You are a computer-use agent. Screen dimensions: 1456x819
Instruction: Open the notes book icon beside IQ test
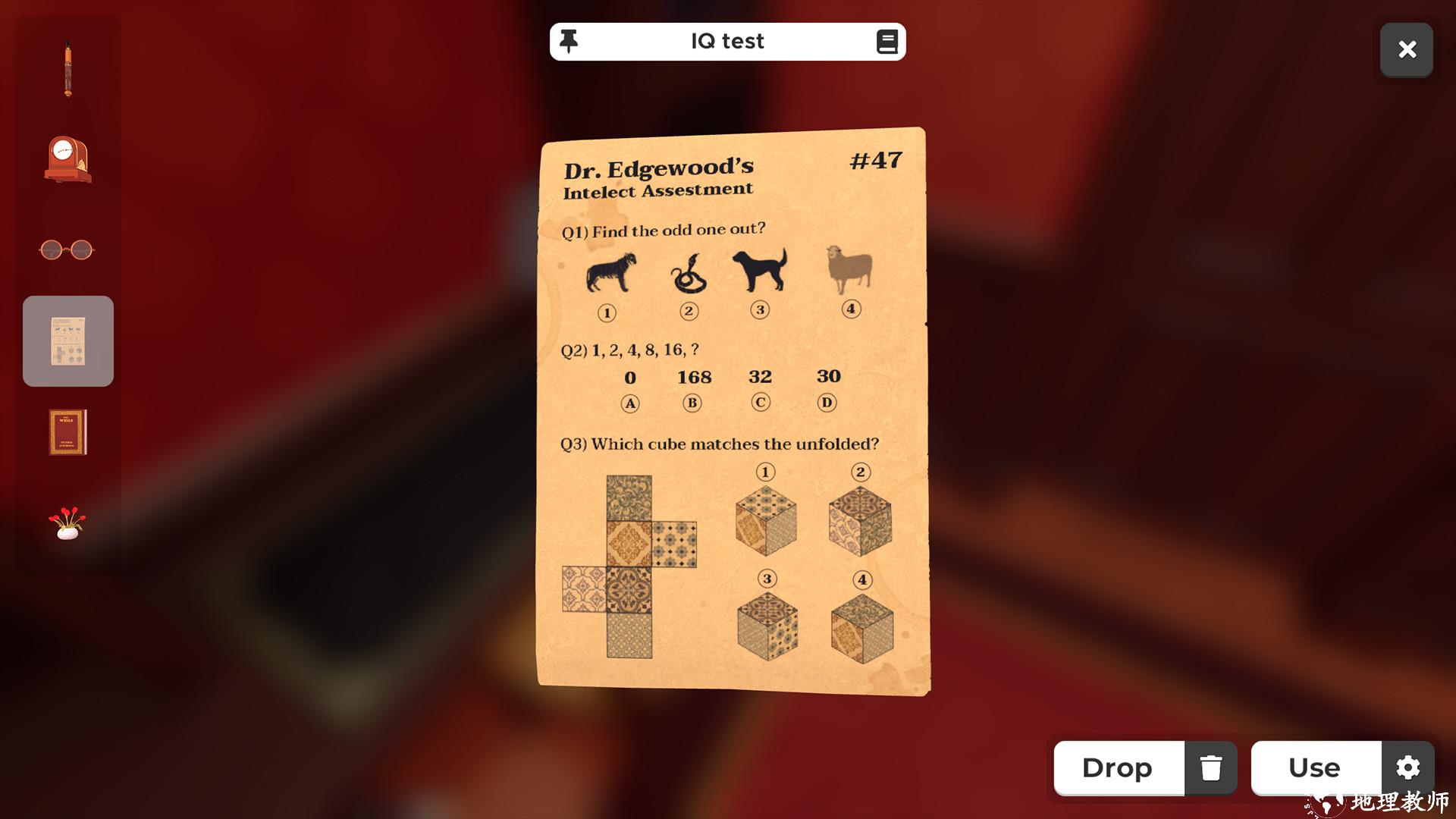(886, 42)
